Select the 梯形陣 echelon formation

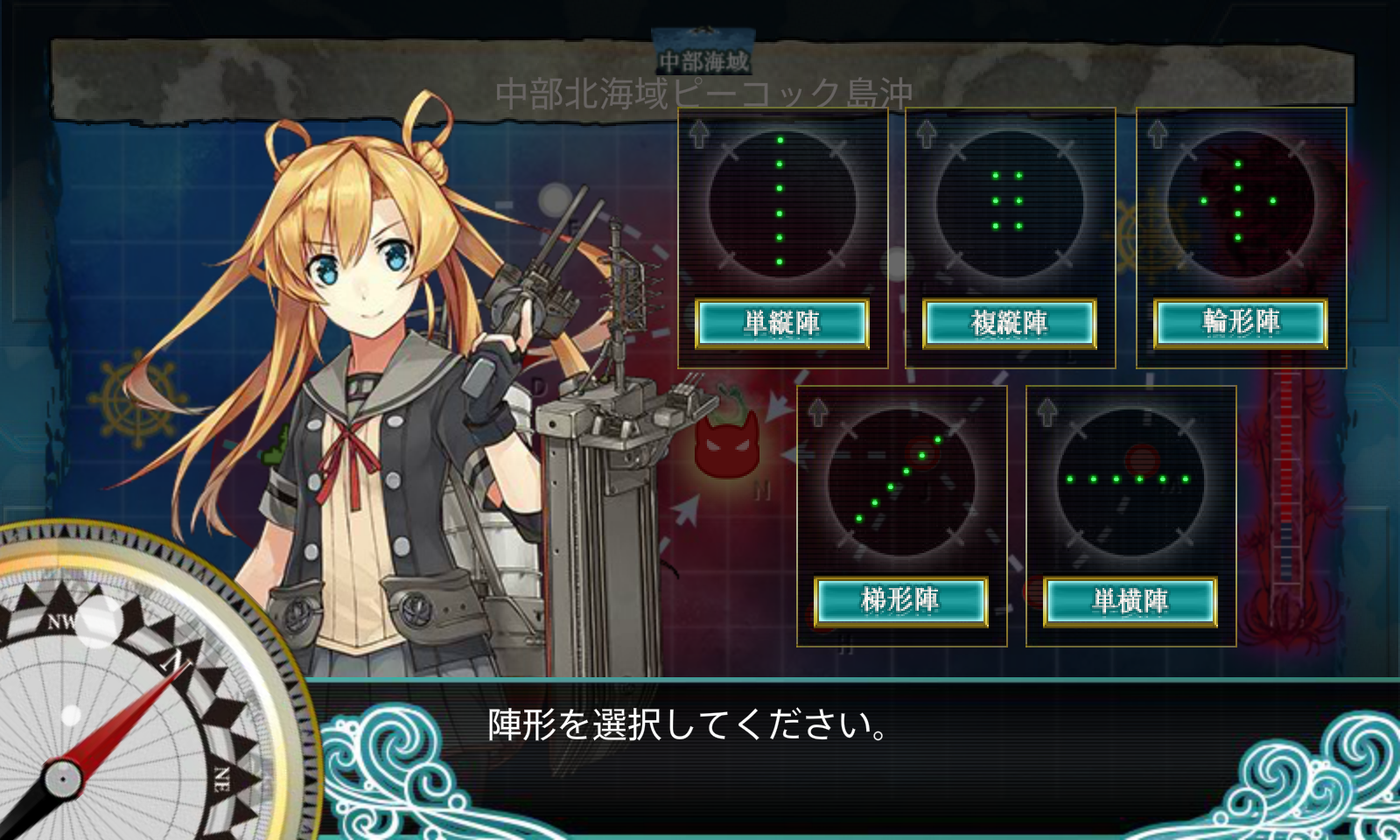(900, 601)
